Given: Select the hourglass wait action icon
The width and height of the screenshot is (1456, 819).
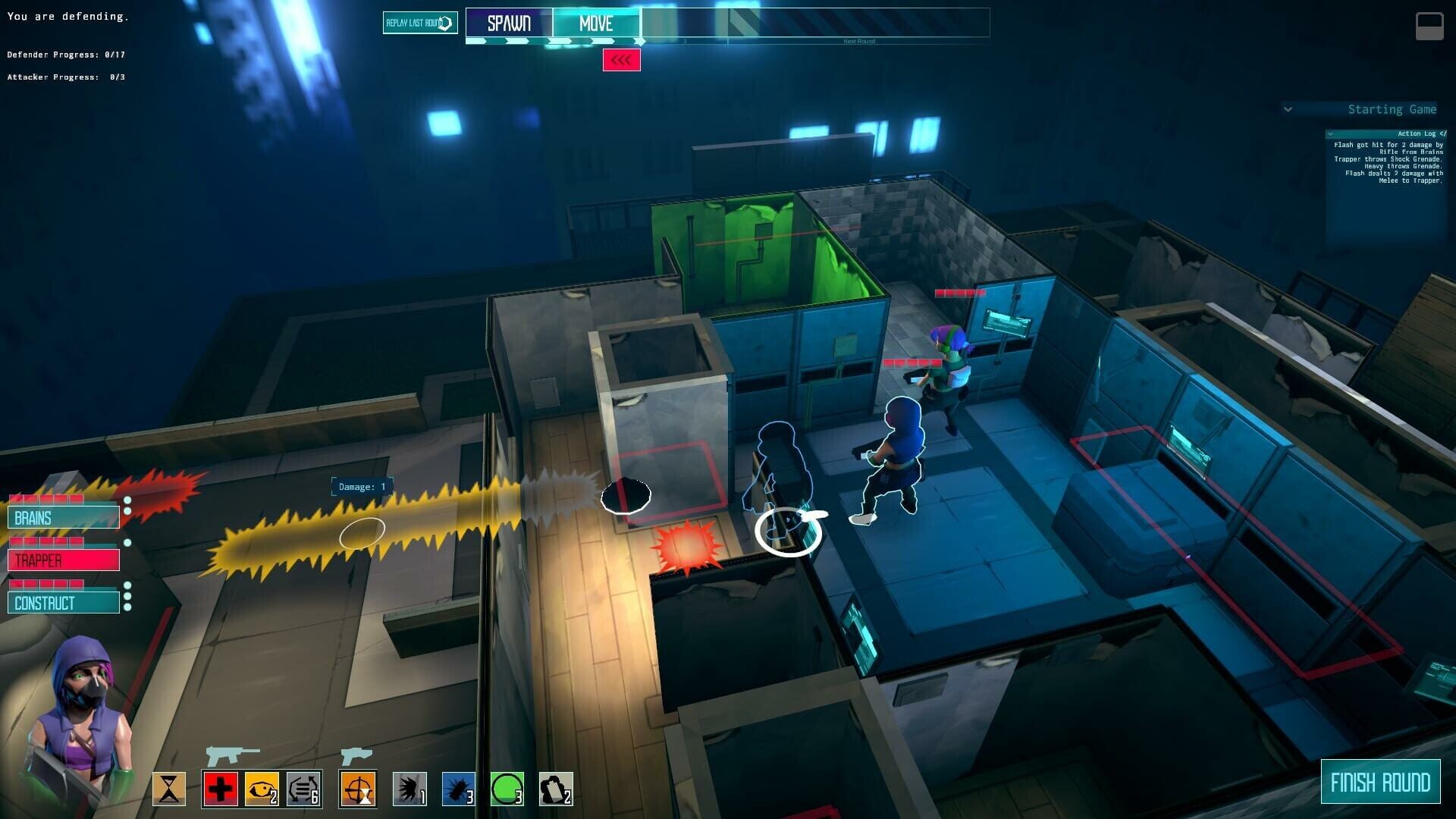Looking at the screenshot, I should [171, 789].
